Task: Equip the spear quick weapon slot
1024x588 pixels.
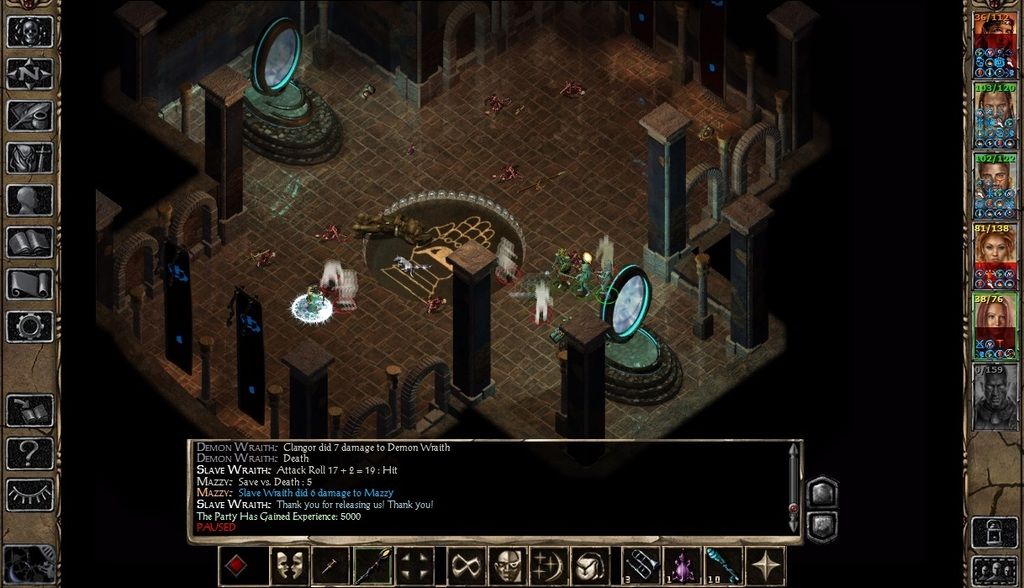Action: coord(372,566)
